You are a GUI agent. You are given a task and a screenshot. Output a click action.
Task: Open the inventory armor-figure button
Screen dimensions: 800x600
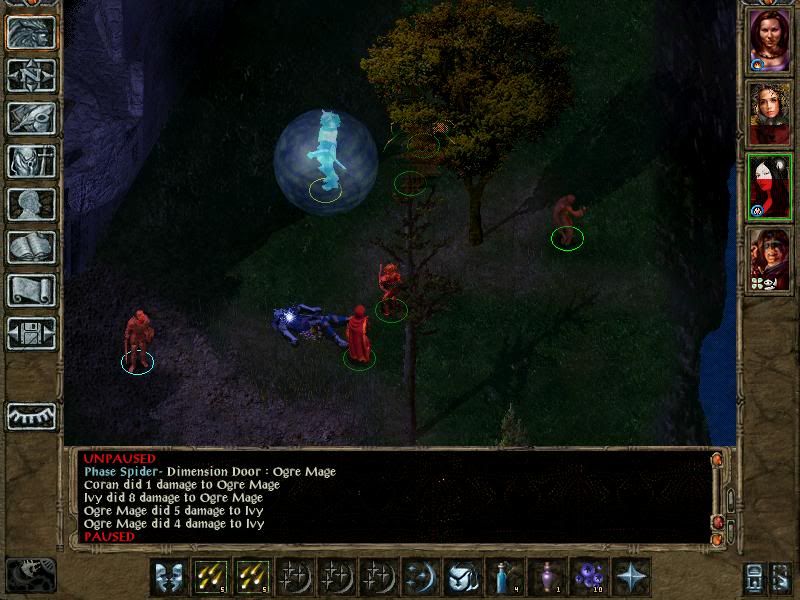(x=32, y=162)
